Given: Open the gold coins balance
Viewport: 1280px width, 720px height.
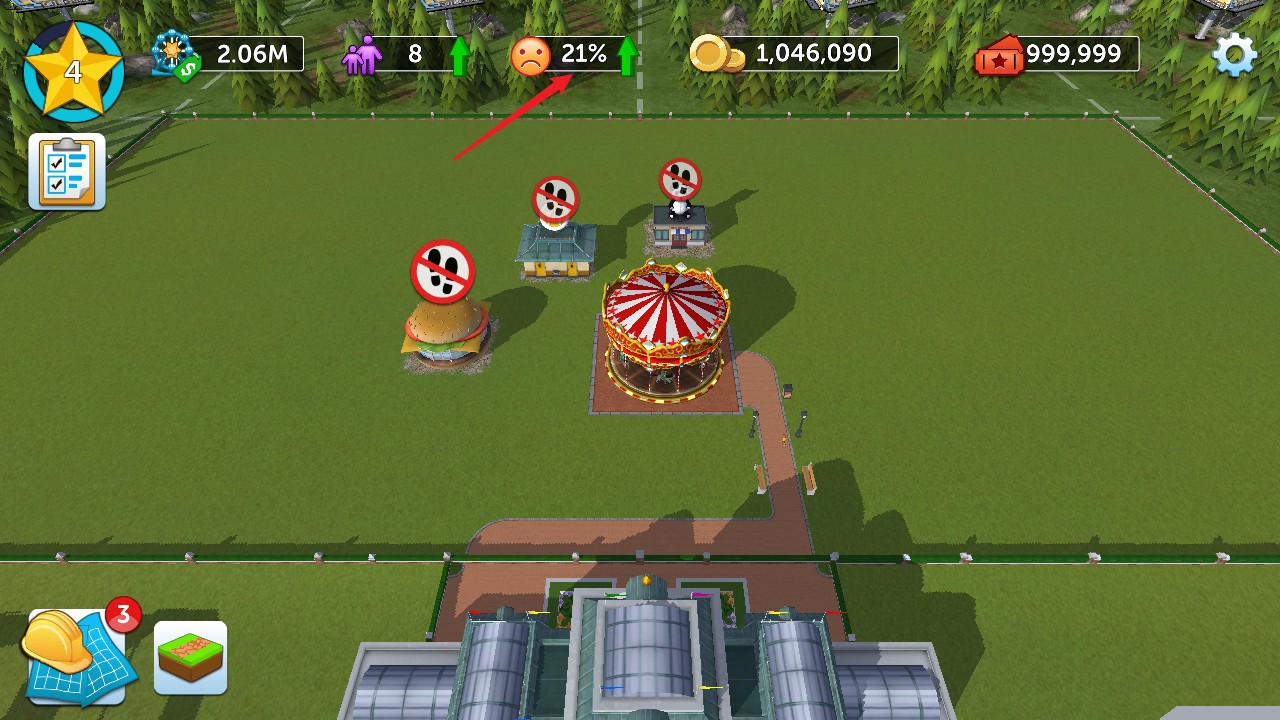Looking at the screenshot, I should 795,54.
